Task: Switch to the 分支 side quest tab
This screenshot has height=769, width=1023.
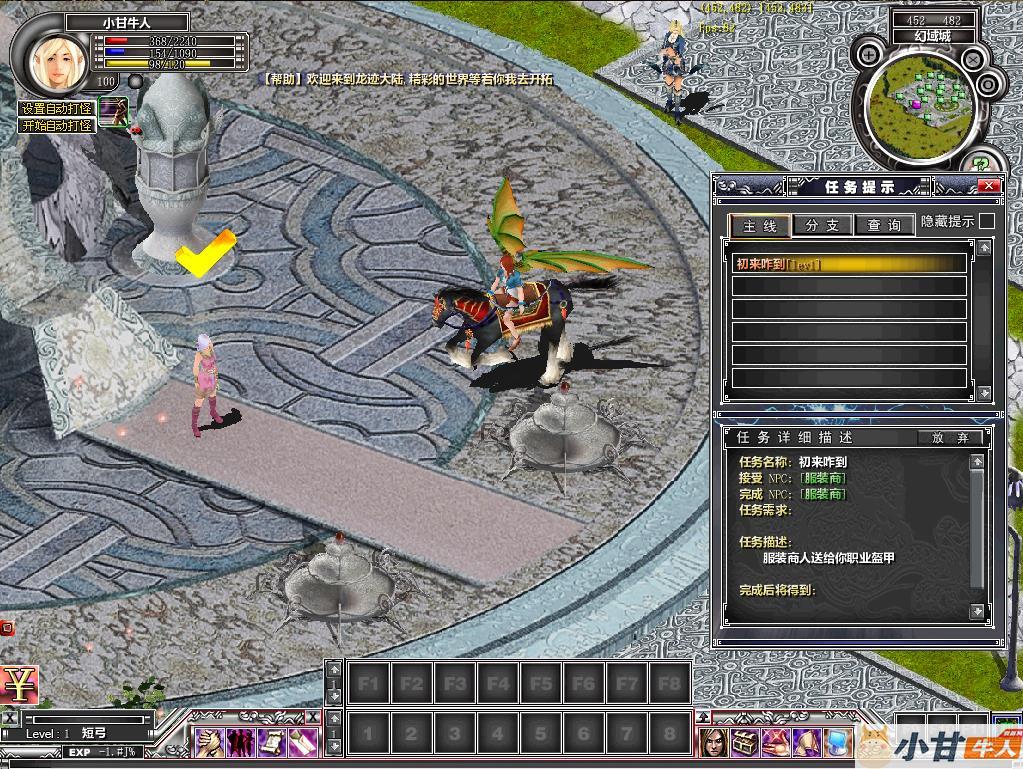Action: click(x=822, y=226)
